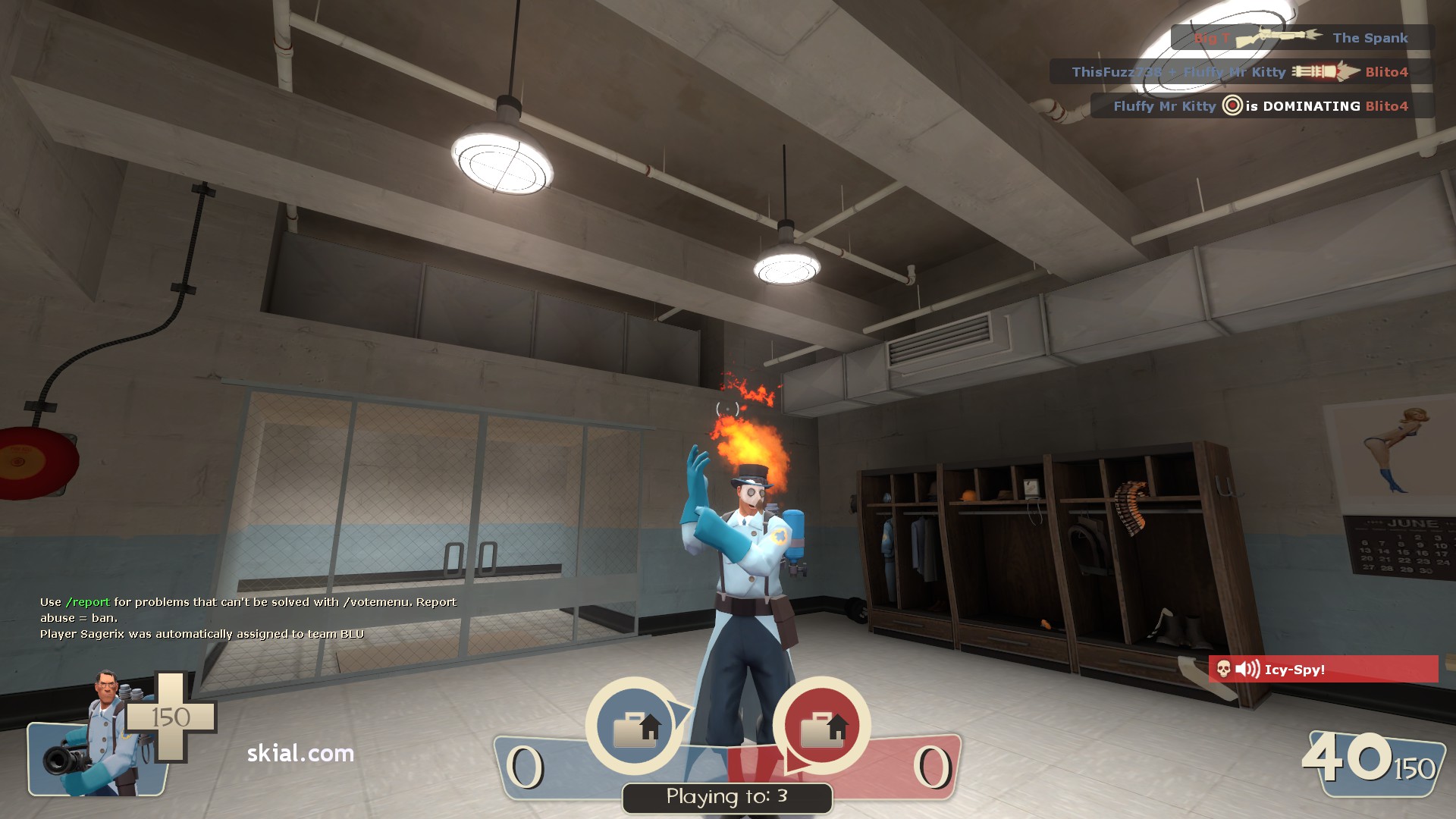
Task: Click The Spank kill feed entry
Action: tap(1301, 38)
